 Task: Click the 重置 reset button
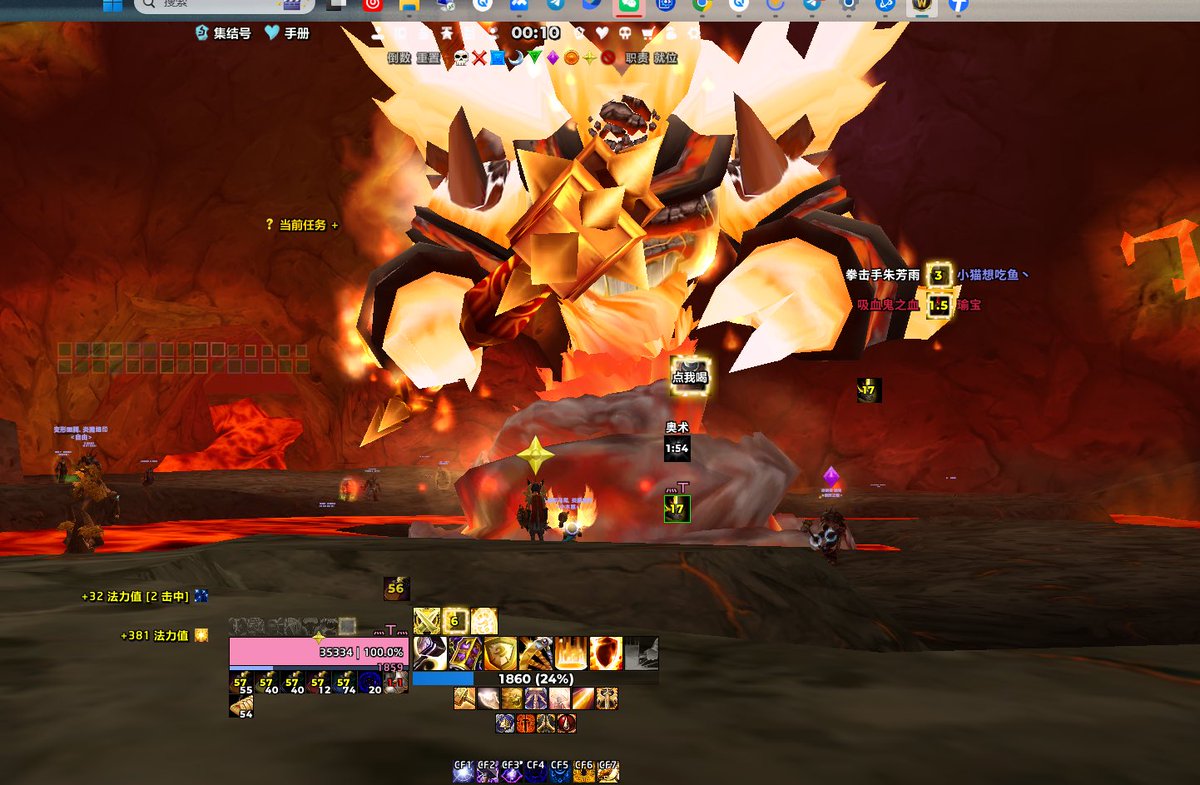427,58
